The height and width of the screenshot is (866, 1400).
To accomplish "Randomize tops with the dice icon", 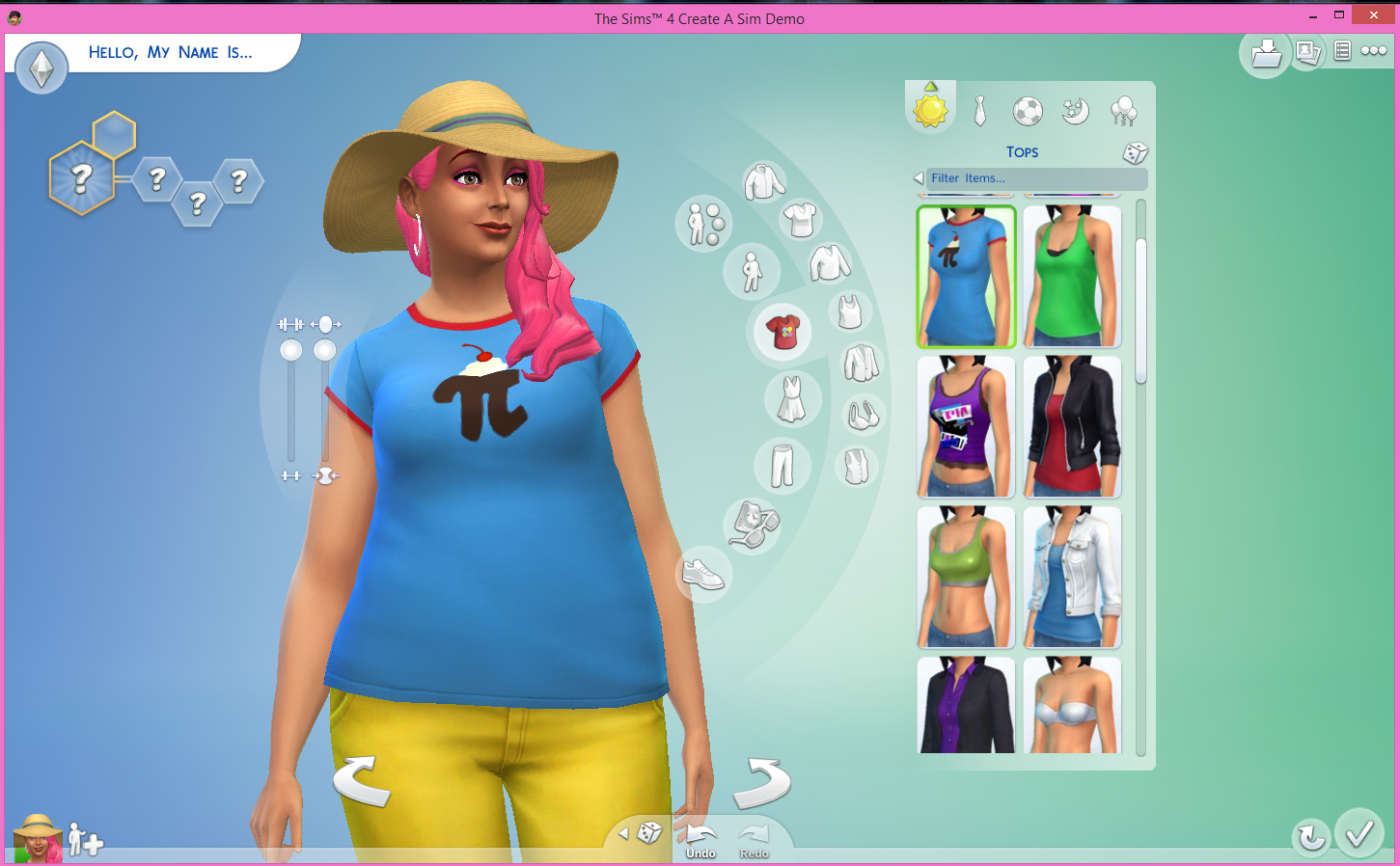I will pos(1135,152).
